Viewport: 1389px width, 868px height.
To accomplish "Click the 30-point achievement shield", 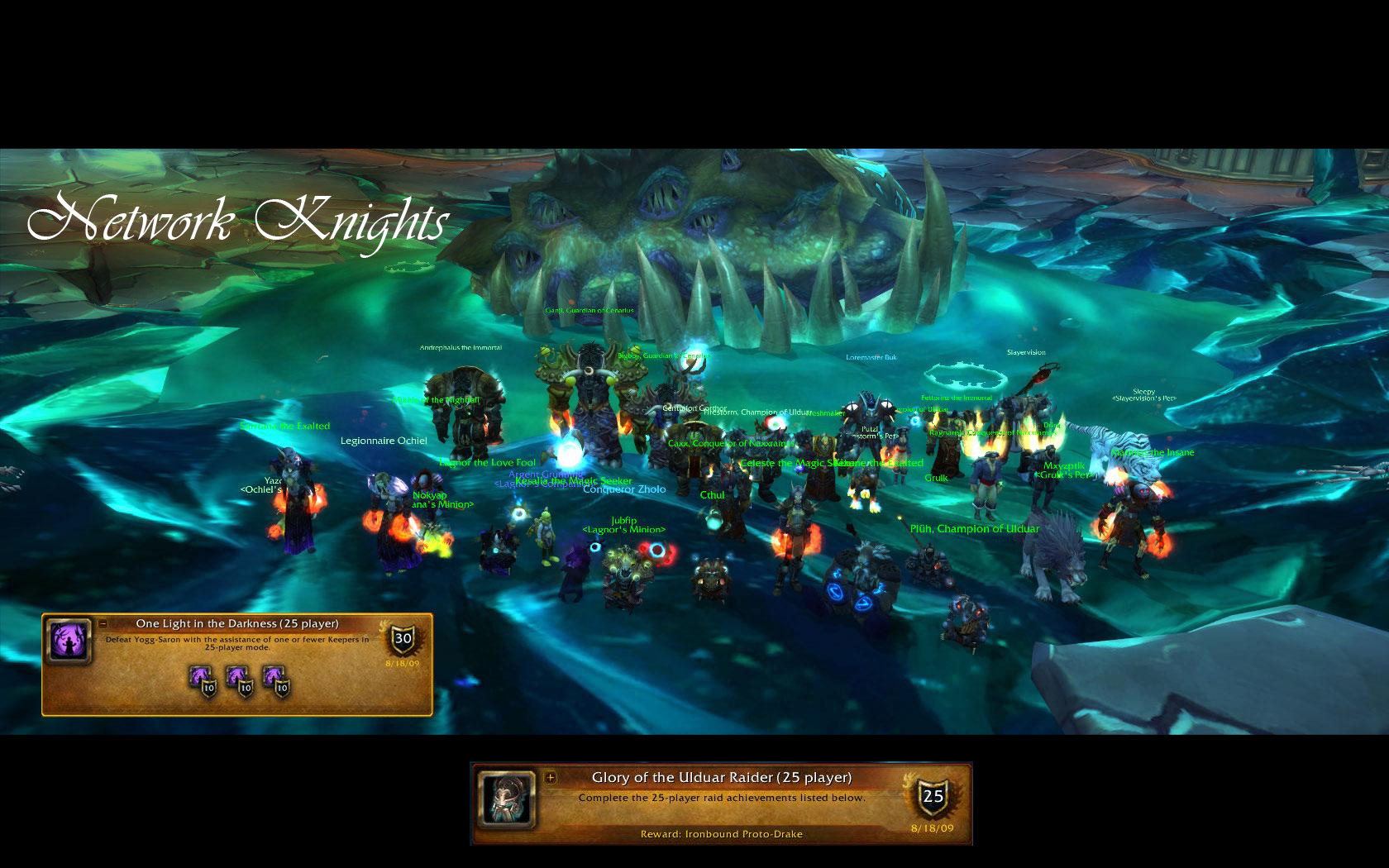I will coord(403,638).
